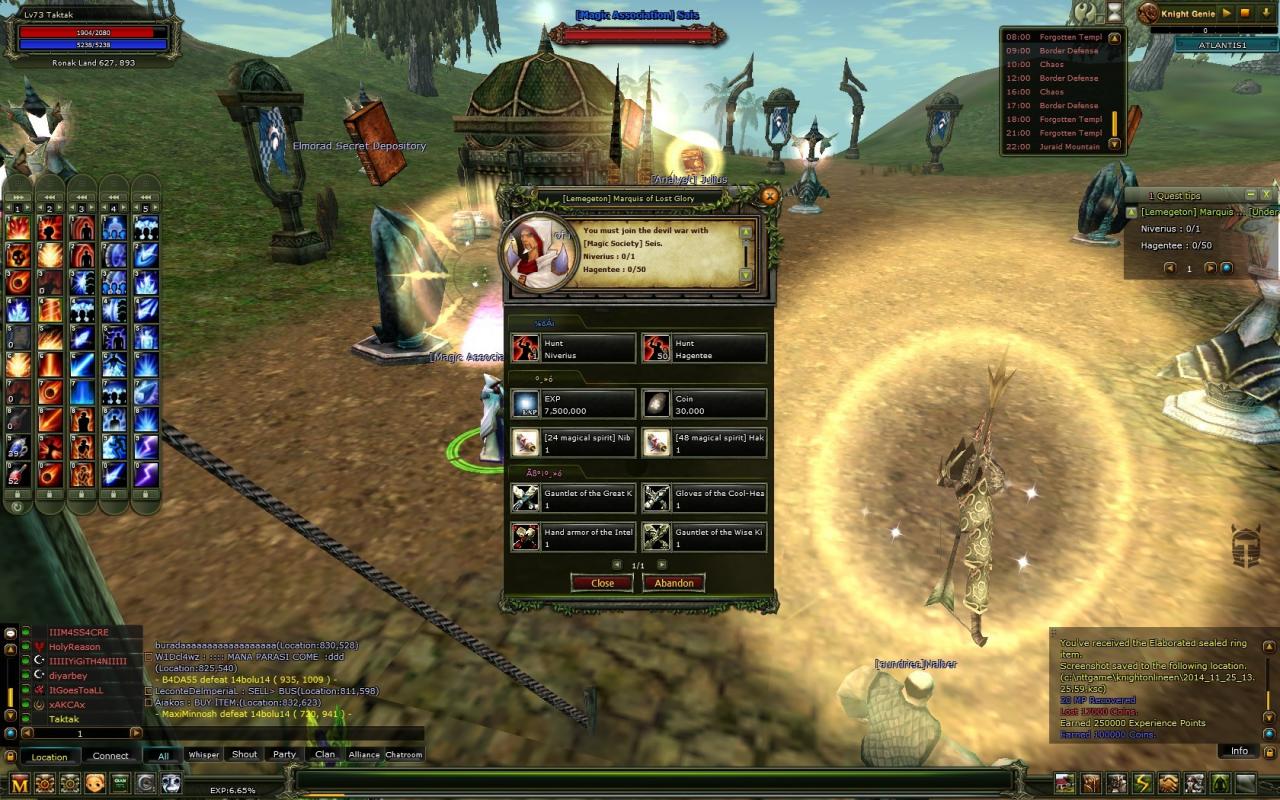Image resolution: width=1280 pixels, height=800 pixels.
Task: Choose the Gloves of the Cool-Hea reward
Action: [704, 498]
